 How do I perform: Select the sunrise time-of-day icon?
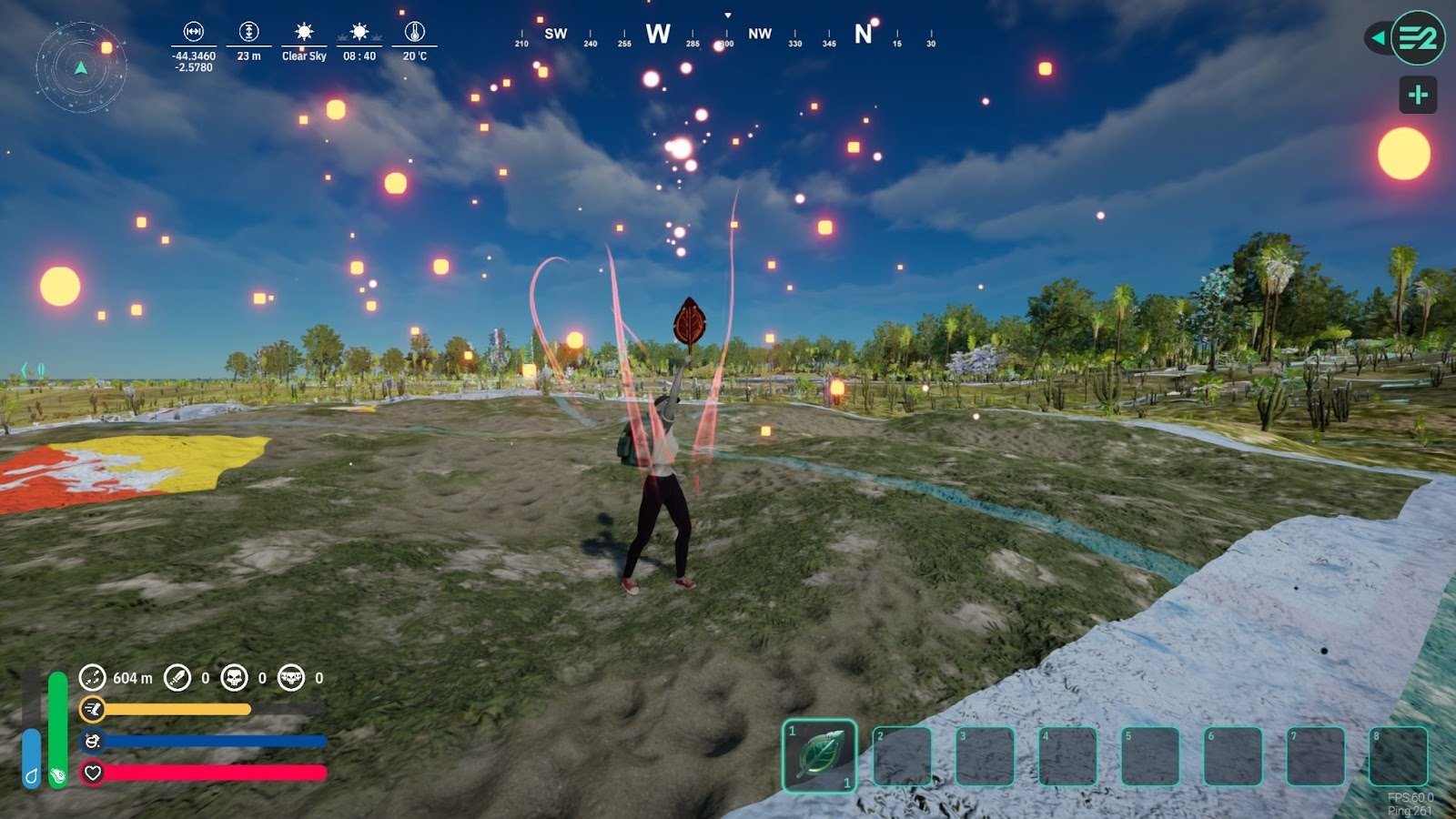[359, 33]
